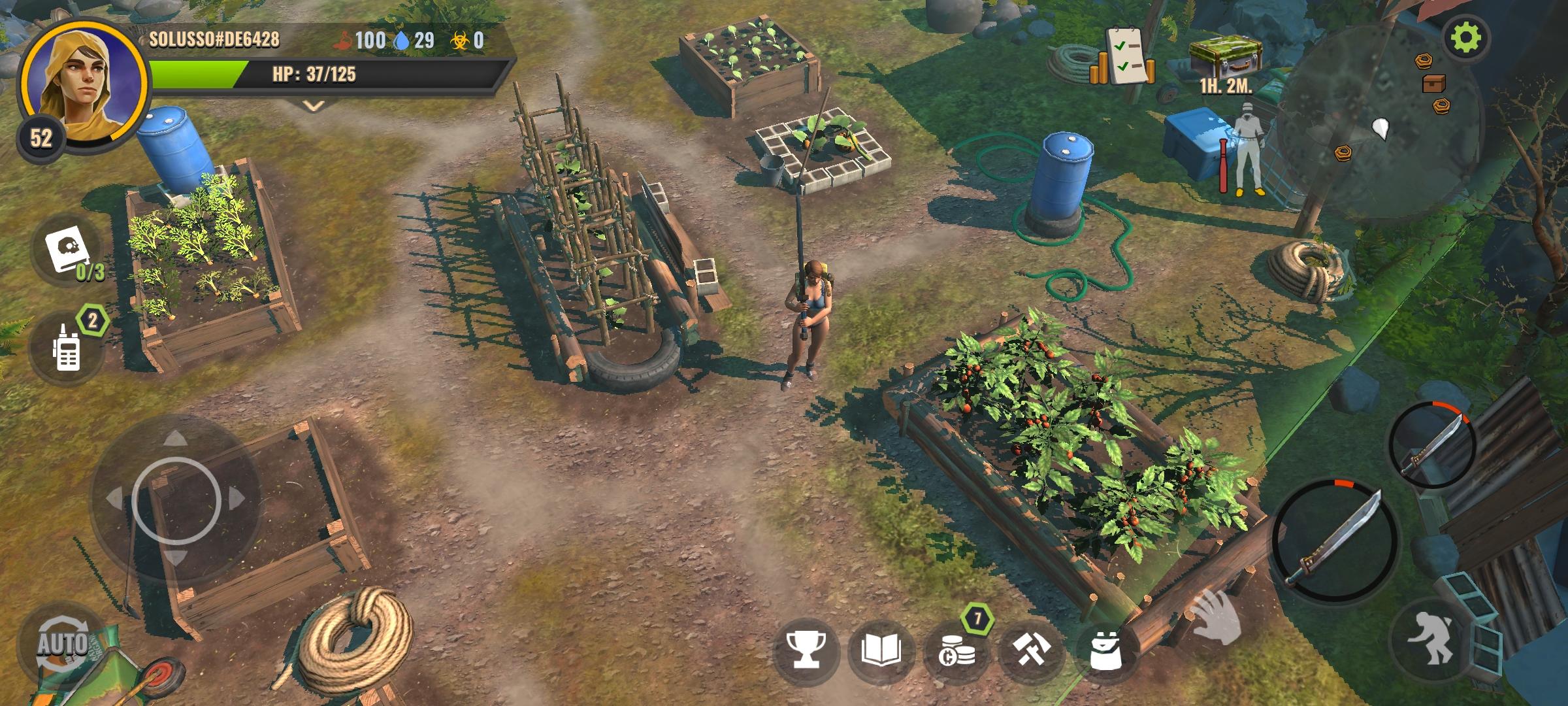Tap the hand interact button
The image size is (1568, 706).
point(1215,618)
